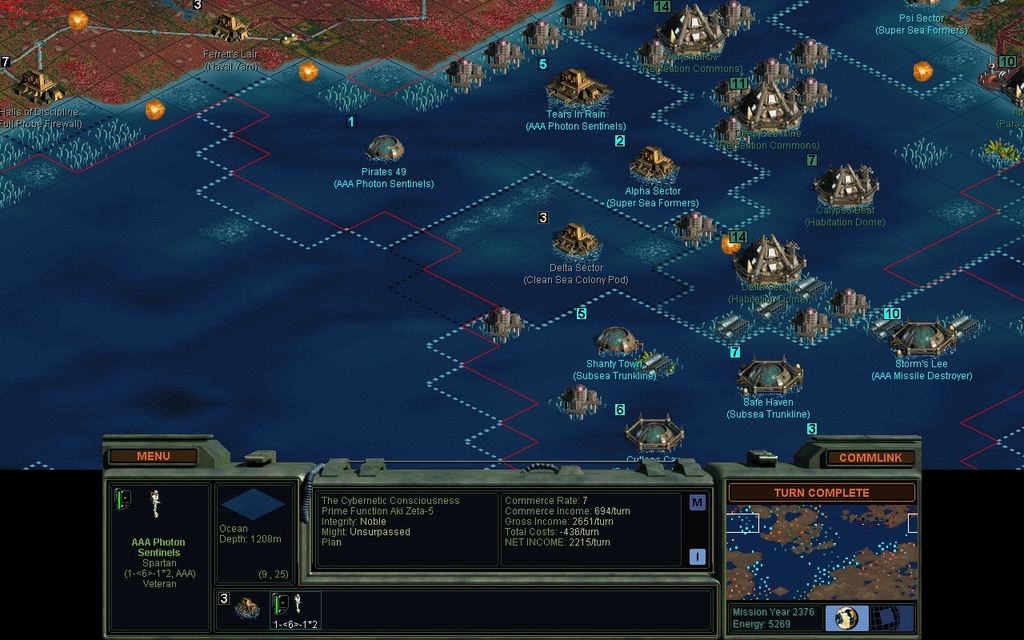
Task: Open the Tears in Rain base
Action: click(577, 88)
